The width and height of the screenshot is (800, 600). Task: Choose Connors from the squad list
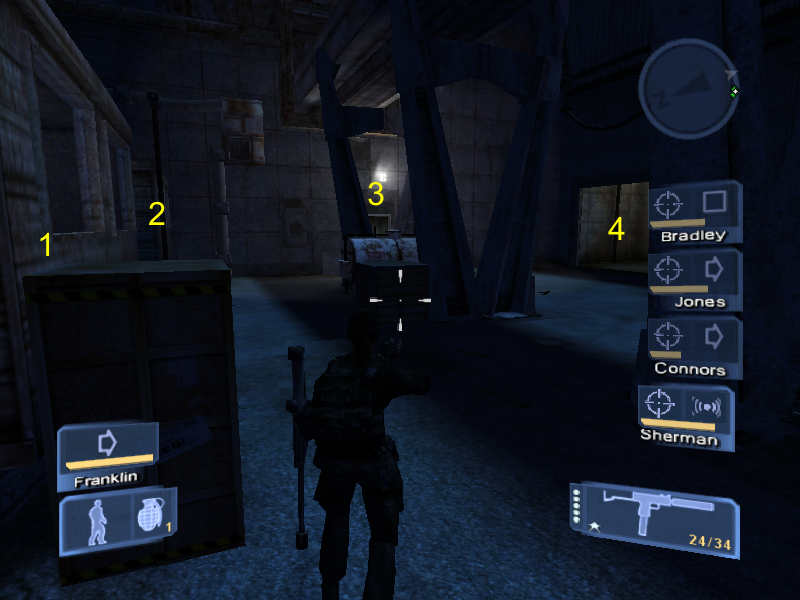pos(695,346)
